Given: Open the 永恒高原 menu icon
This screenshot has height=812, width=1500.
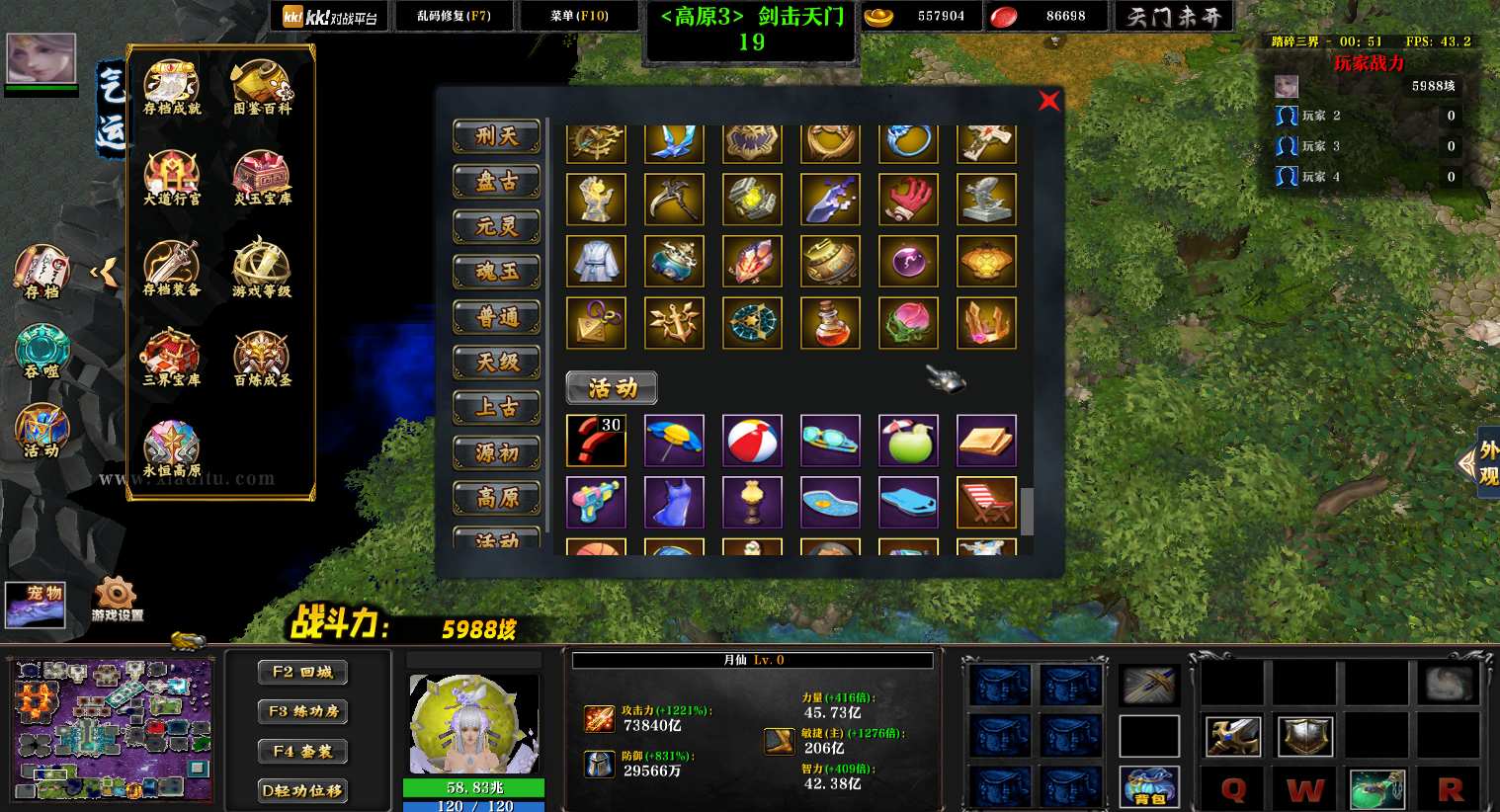Looking at the screenshot, I should (x=172, y=449).
